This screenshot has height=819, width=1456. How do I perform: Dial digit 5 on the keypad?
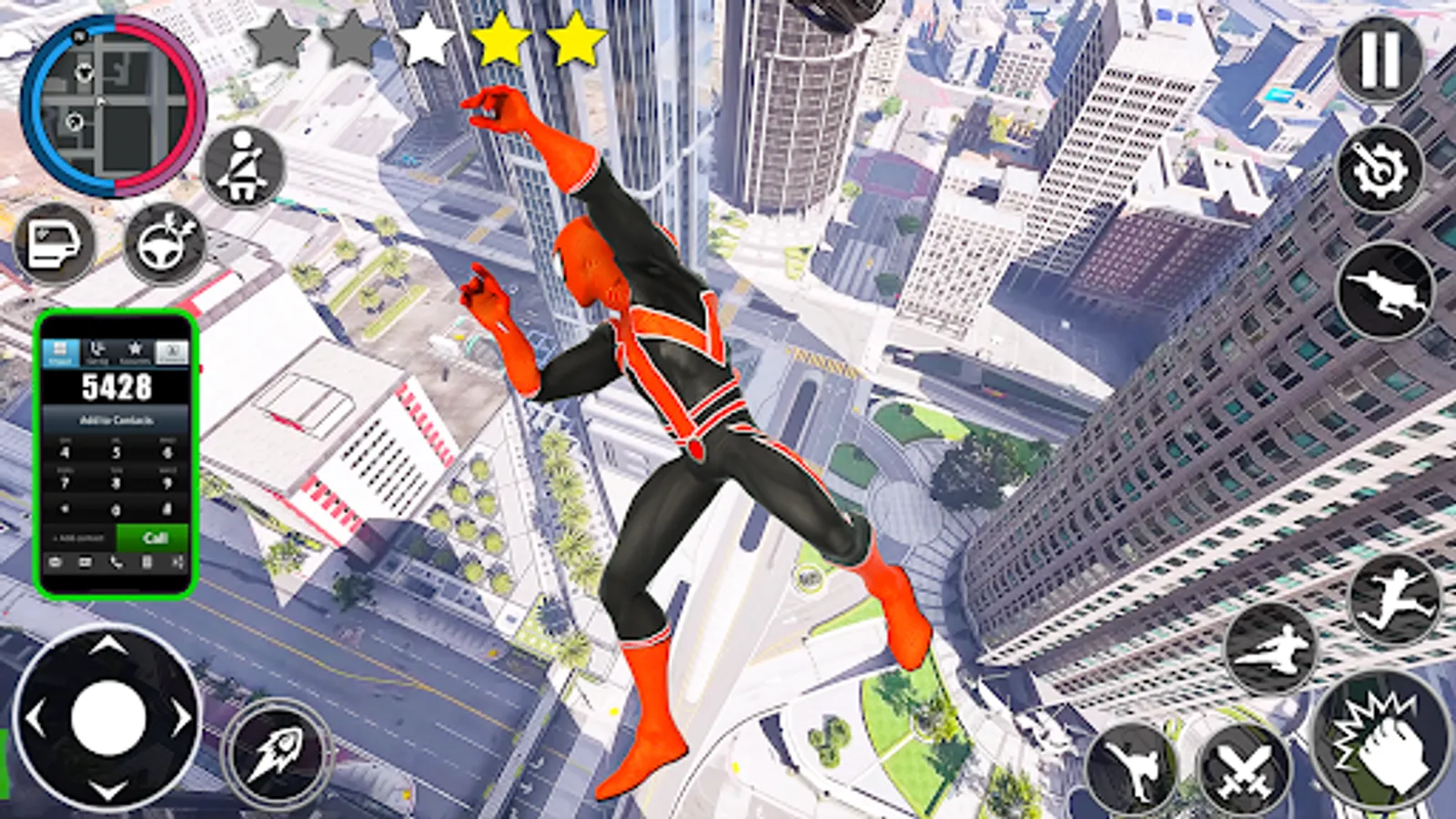114,452
